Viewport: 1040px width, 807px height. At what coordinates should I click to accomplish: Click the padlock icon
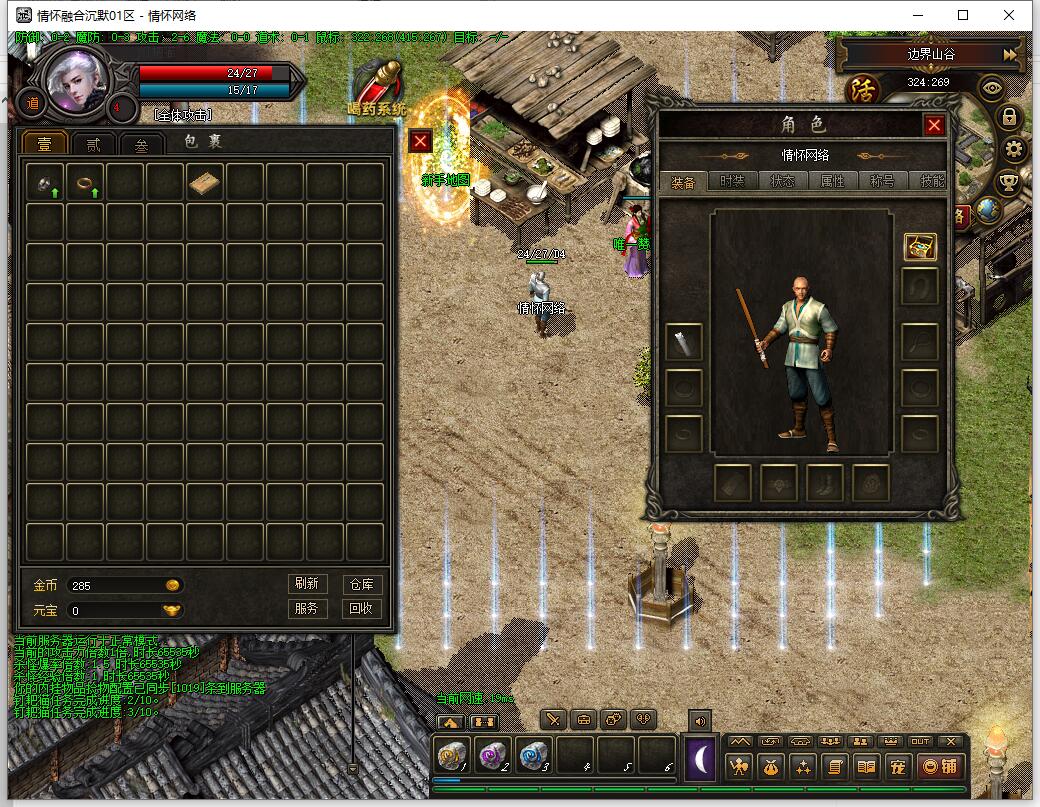[1009, 117]
